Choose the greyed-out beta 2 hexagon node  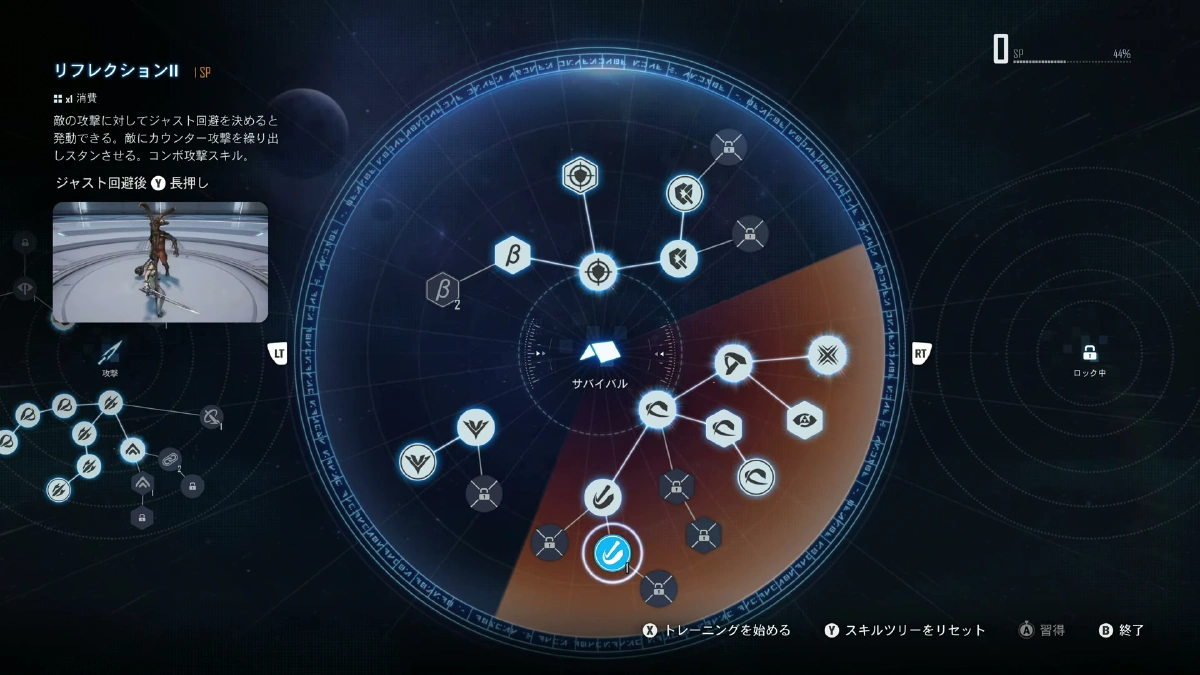click(x=441, y=290)
